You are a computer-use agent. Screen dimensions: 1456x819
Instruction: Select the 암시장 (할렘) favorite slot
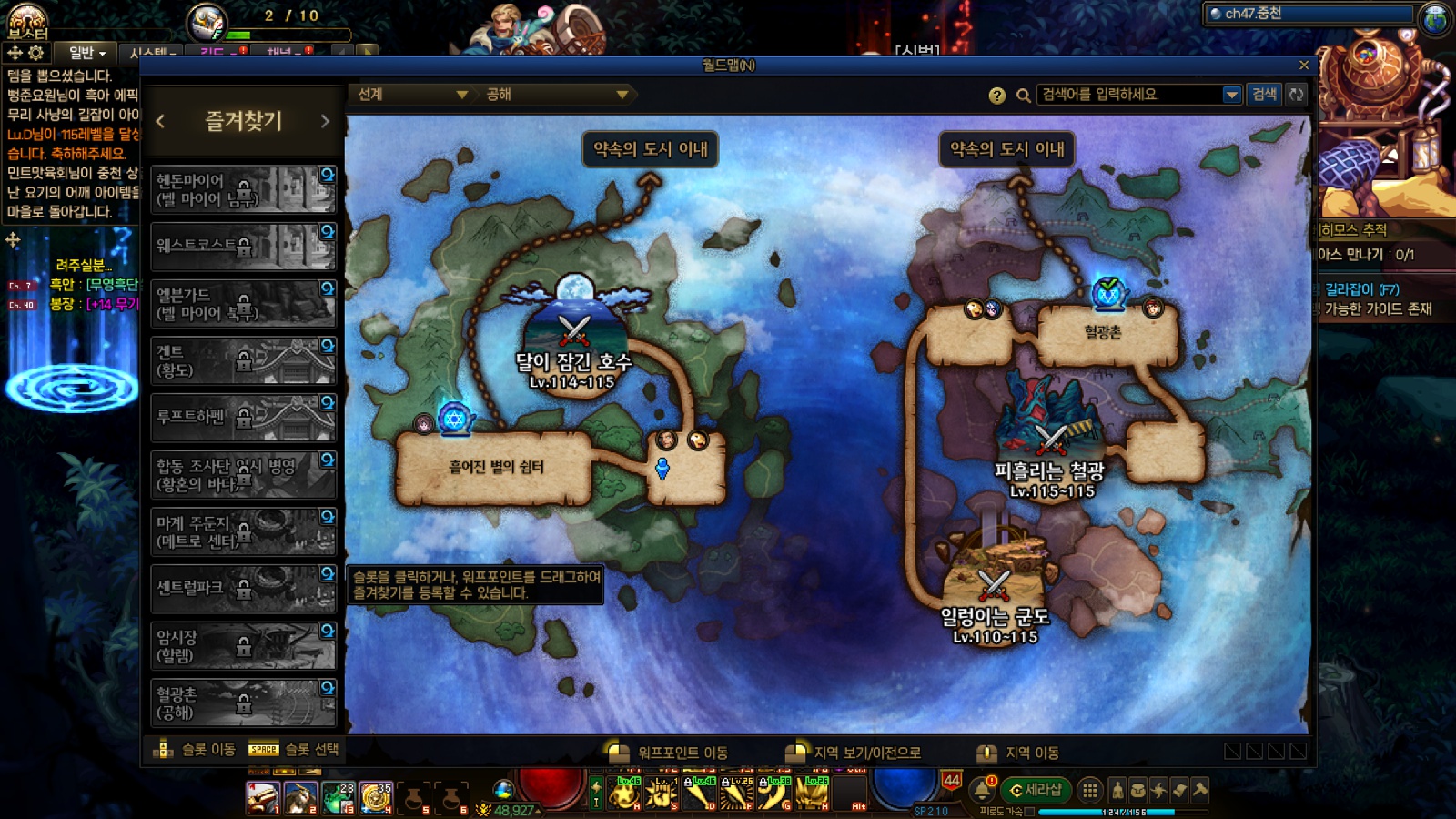point(243,645)
